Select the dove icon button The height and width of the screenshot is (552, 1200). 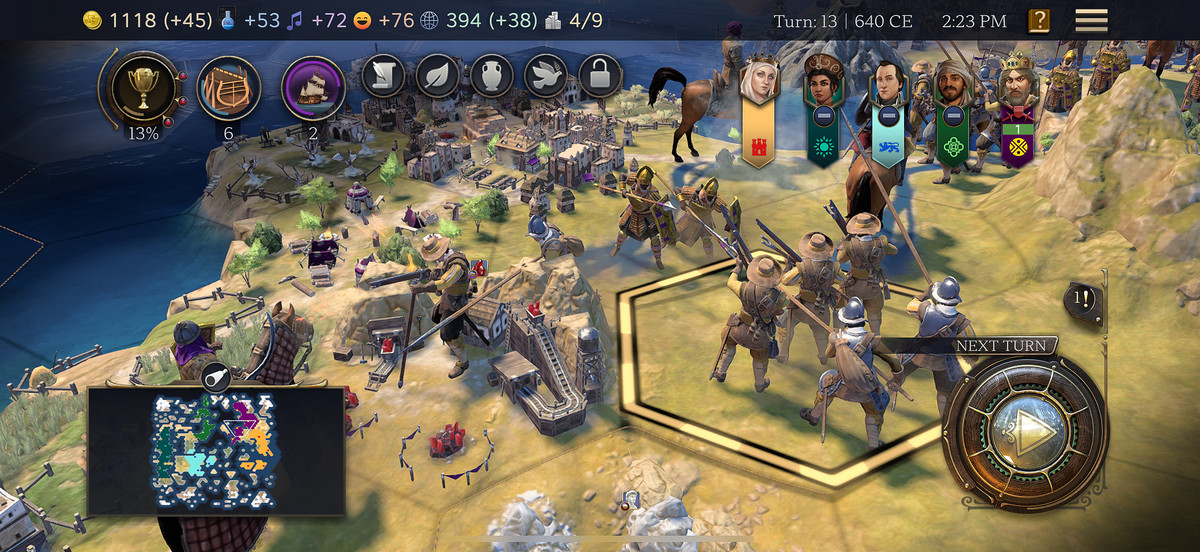[x=546, y=75]
